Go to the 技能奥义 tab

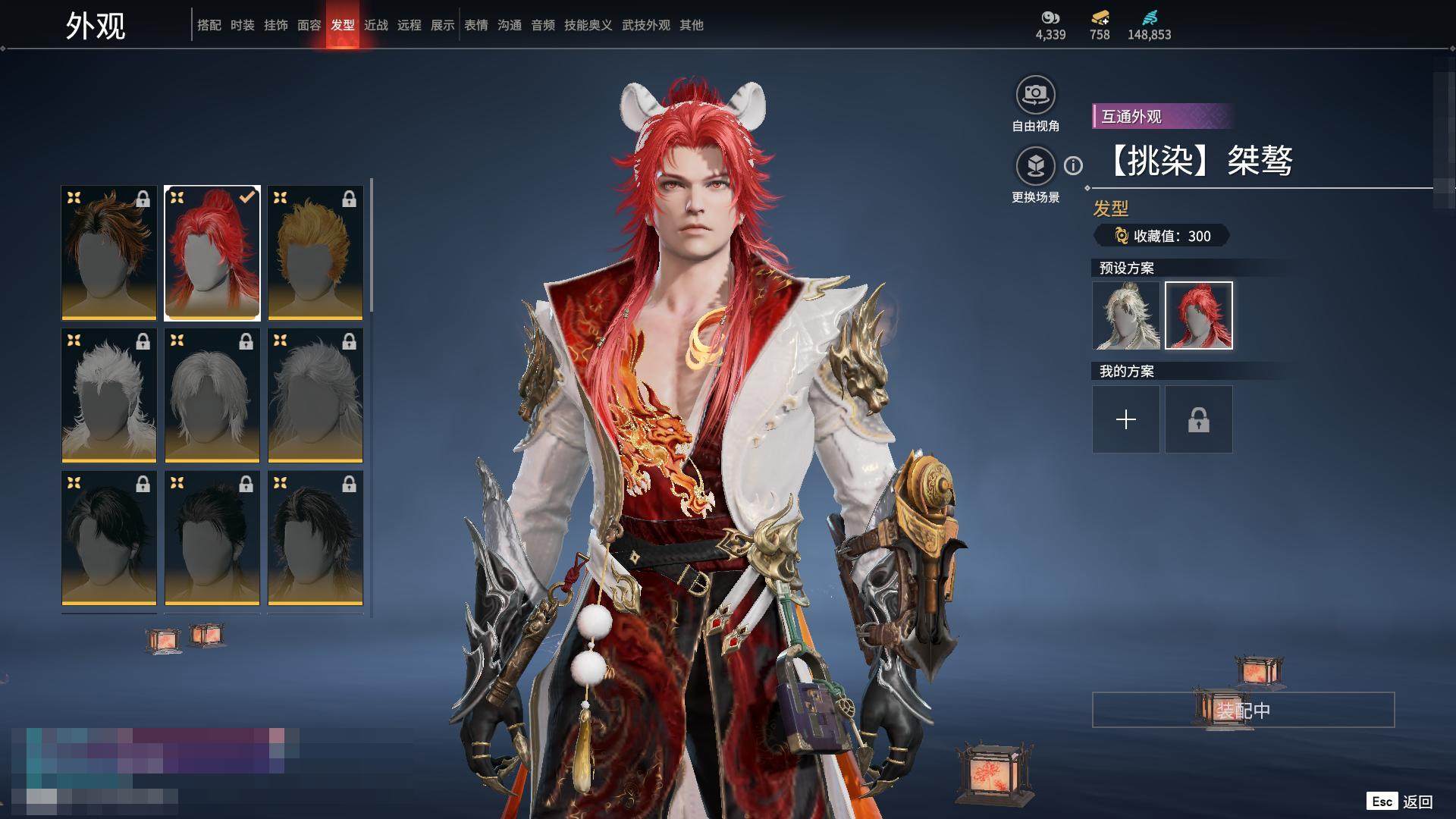tap(588, 25)
